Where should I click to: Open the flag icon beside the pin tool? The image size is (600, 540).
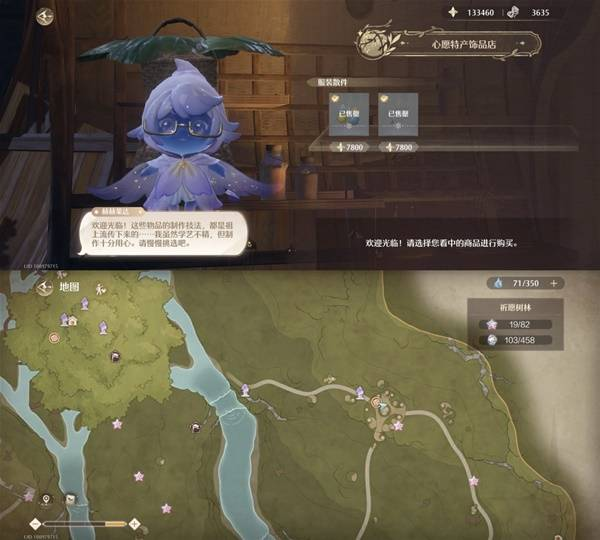tap(71, 499)
